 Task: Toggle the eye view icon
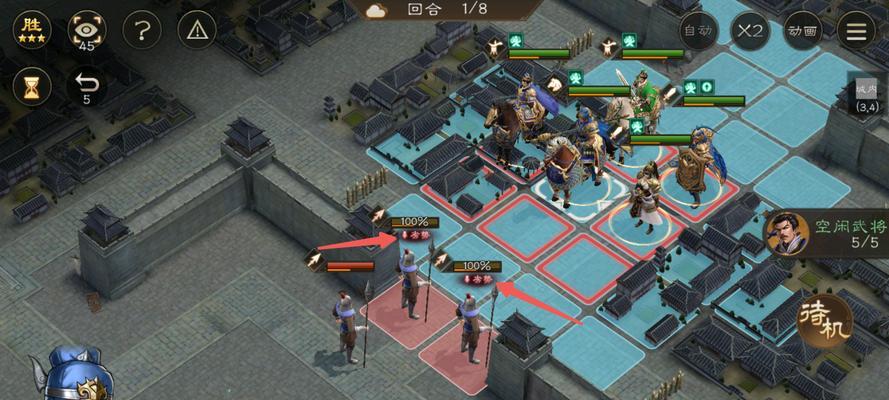point(87,30)
